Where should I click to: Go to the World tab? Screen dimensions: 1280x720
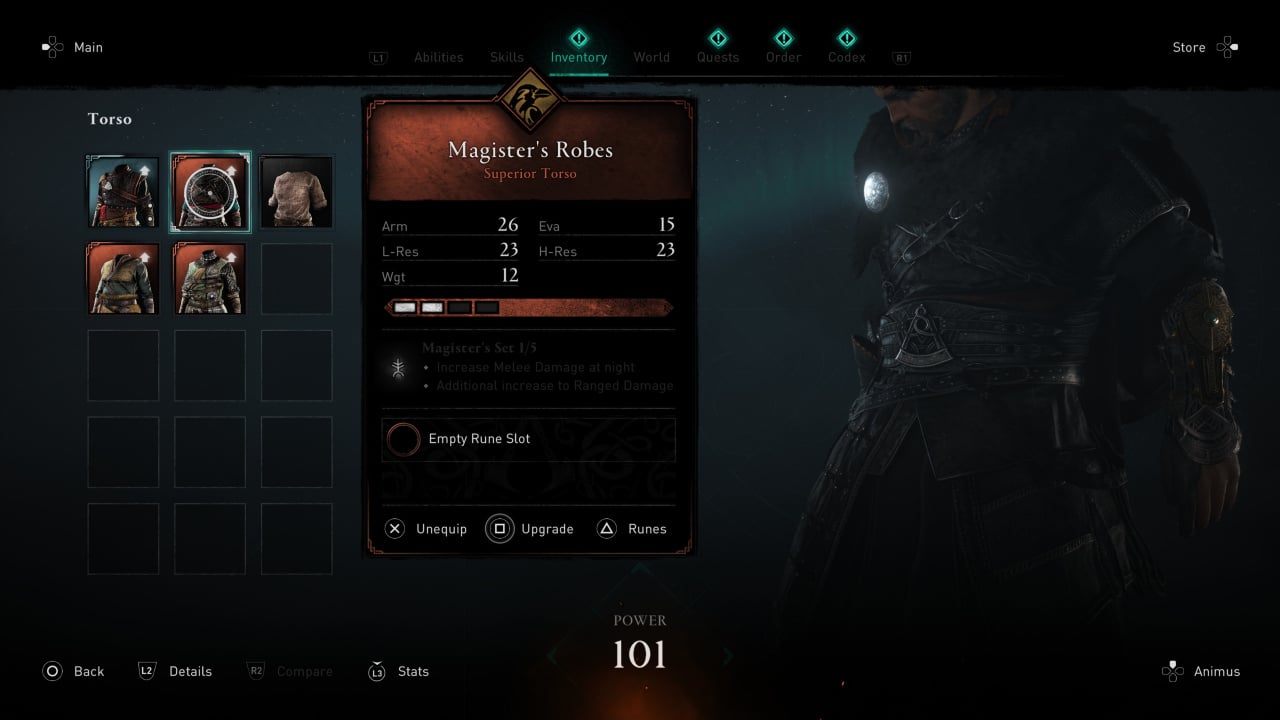(651, 57)
